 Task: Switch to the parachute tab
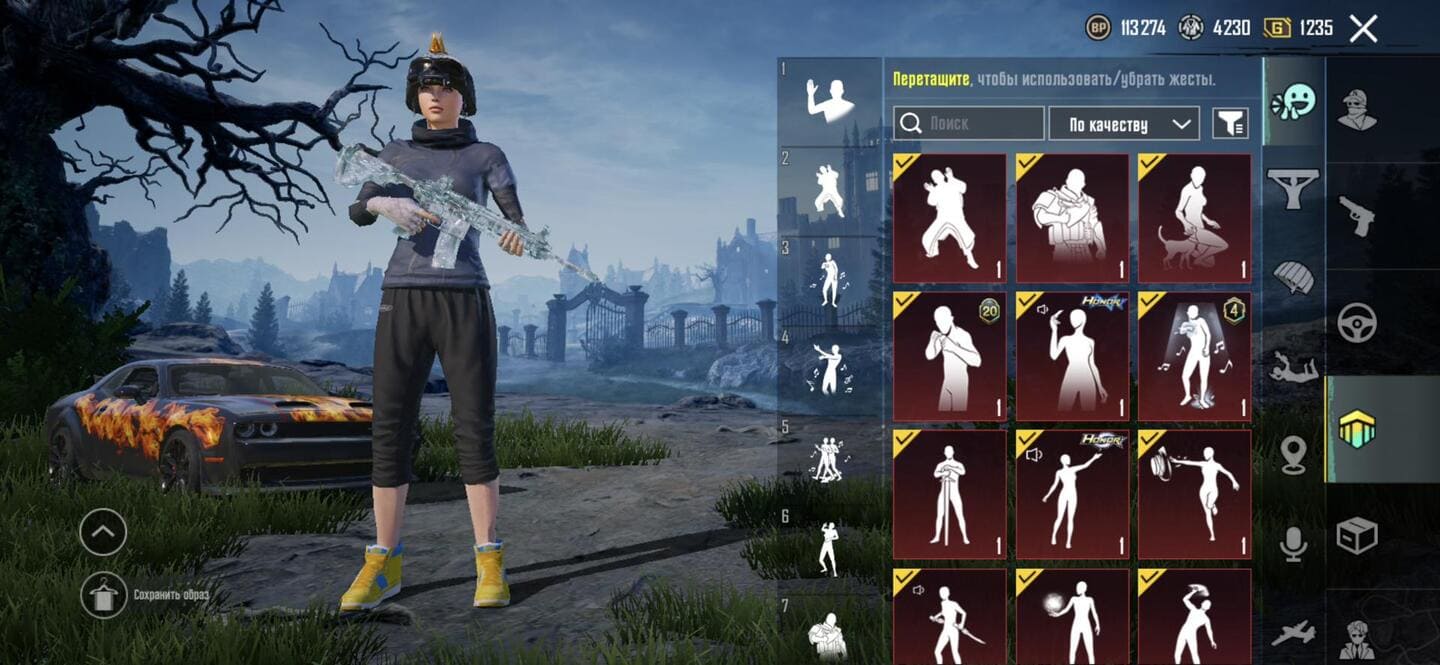(1293, 277)
